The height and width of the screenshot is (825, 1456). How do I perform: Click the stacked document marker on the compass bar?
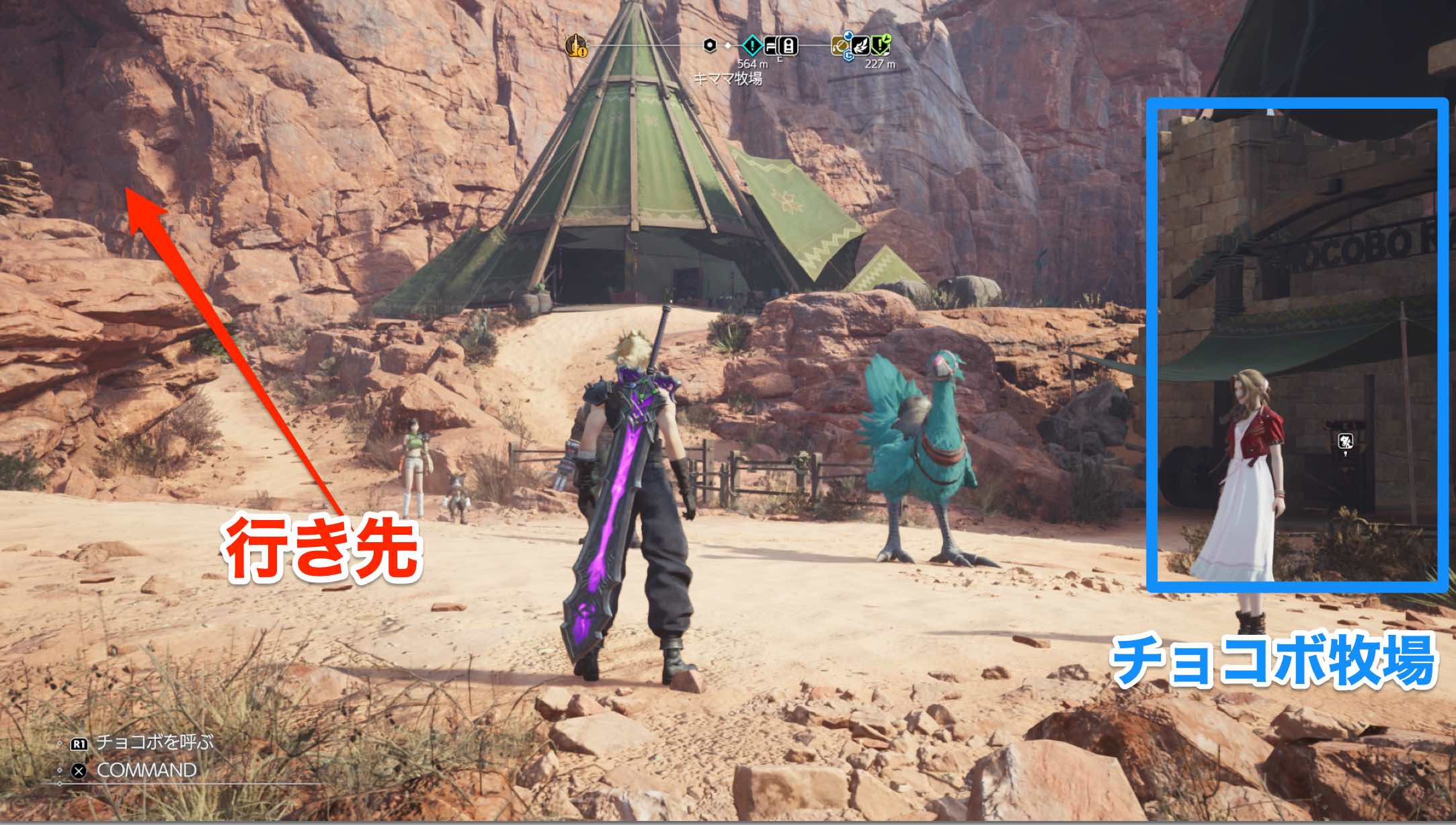pos(790,45)
